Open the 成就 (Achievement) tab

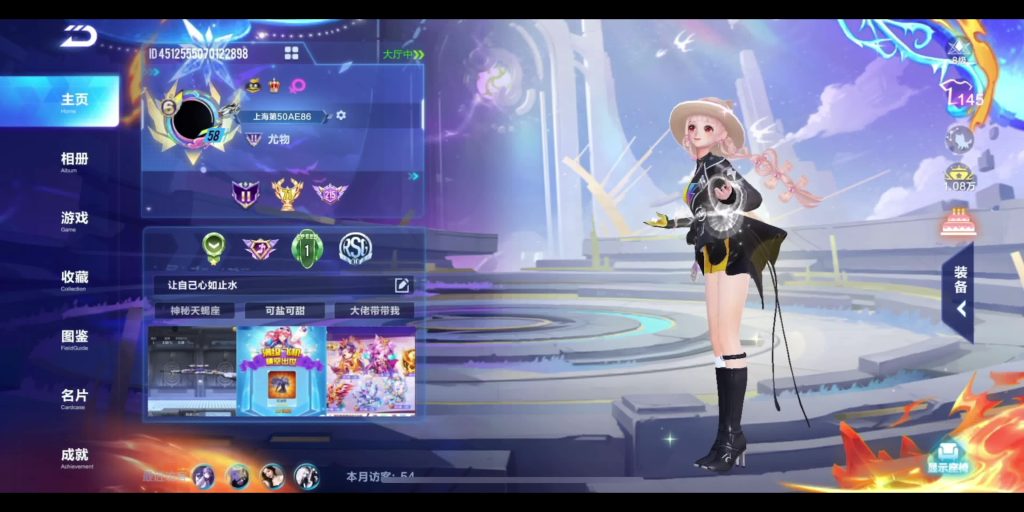click(74, 456)
